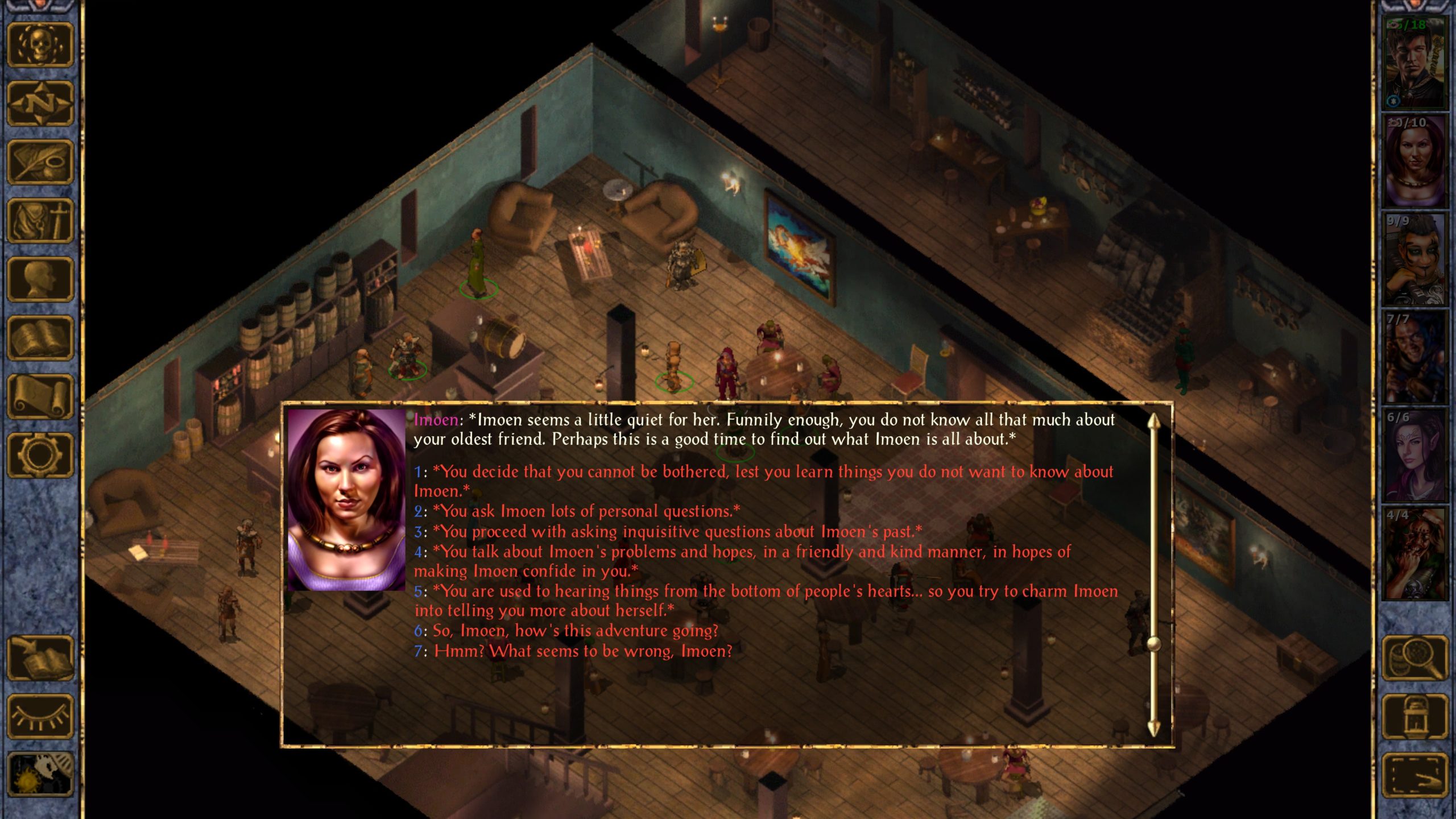Open the area map compass button
This screenshot has height=819, width=1456.
(x=40, y=104)
